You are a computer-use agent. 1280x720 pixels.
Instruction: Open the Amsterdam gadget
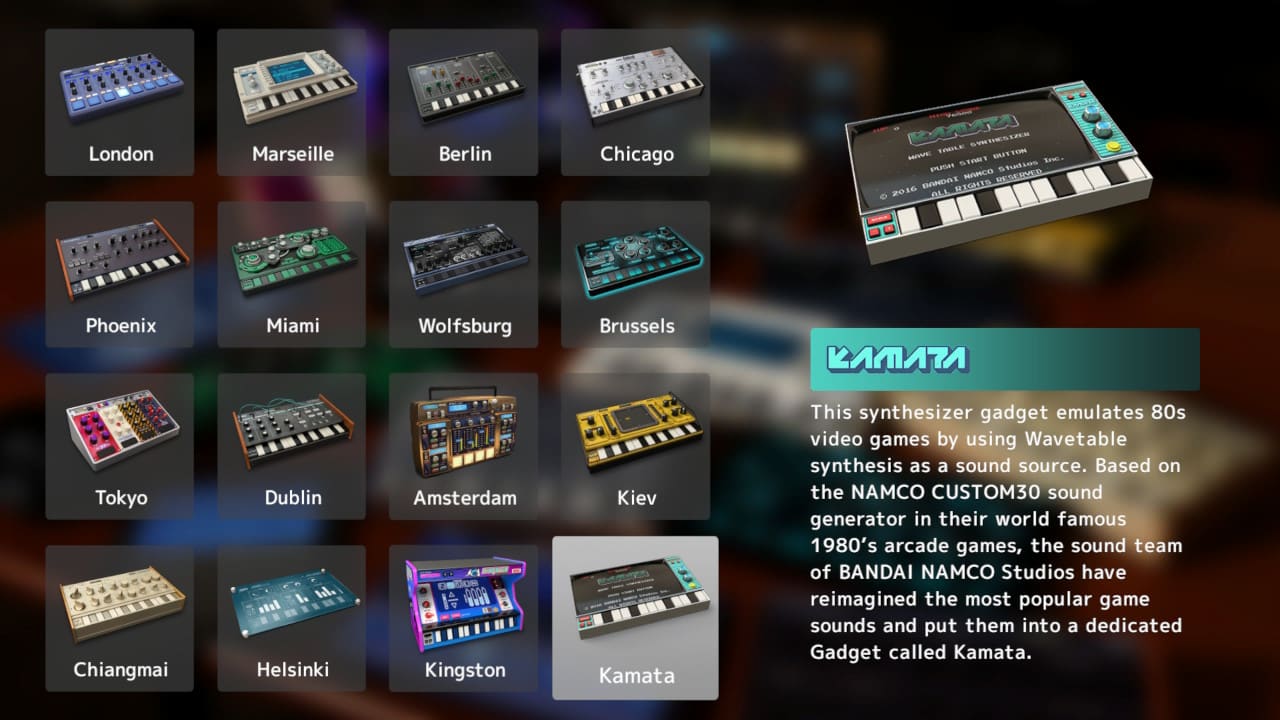(x=463, y=444)
